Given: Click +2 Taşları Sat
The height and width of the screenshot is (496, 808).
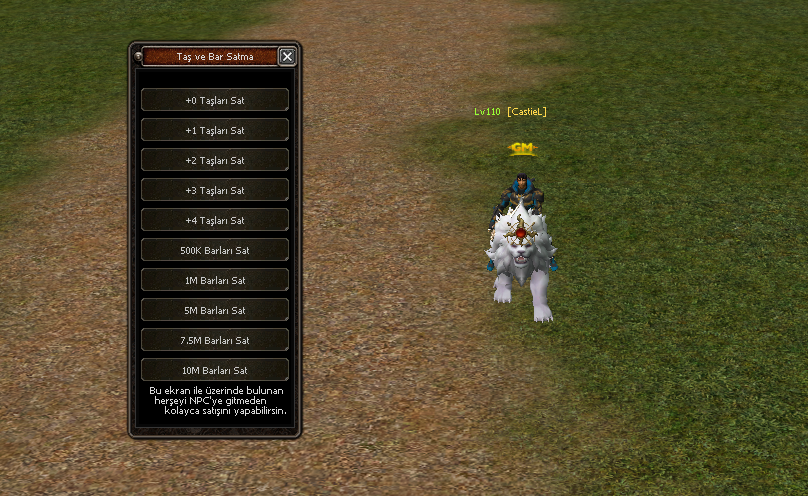Looking at the screenshot, I should (215, 160).
